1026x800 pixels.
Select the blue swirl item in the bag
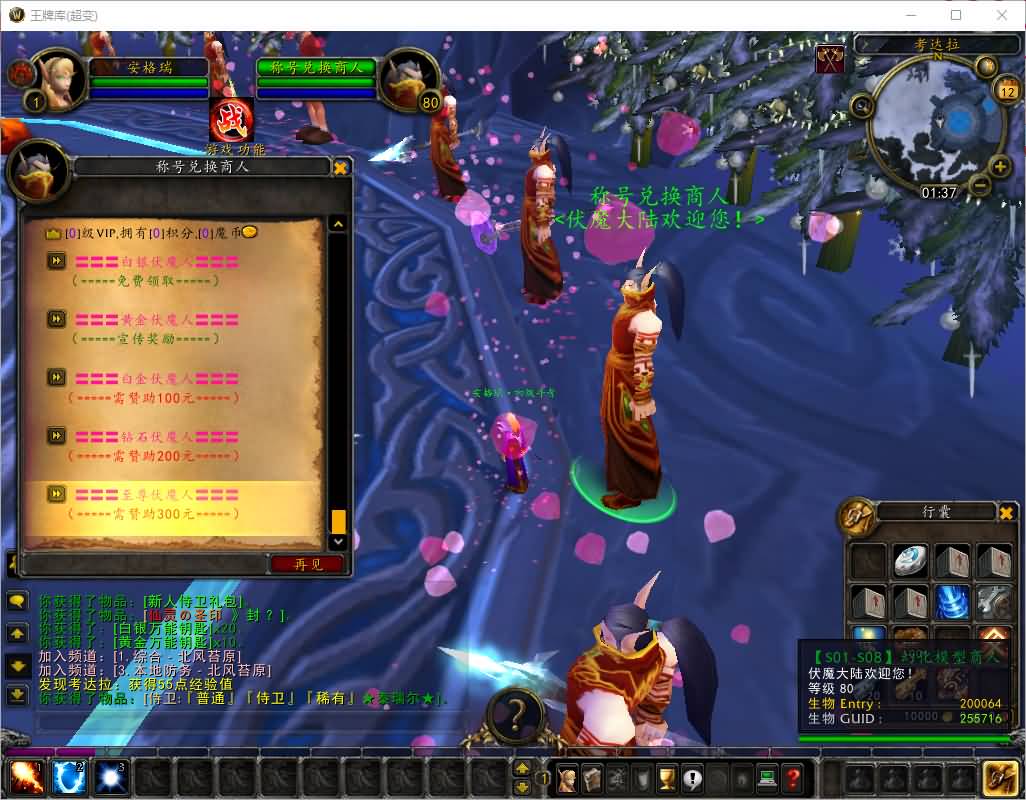[x=951, y=603]
